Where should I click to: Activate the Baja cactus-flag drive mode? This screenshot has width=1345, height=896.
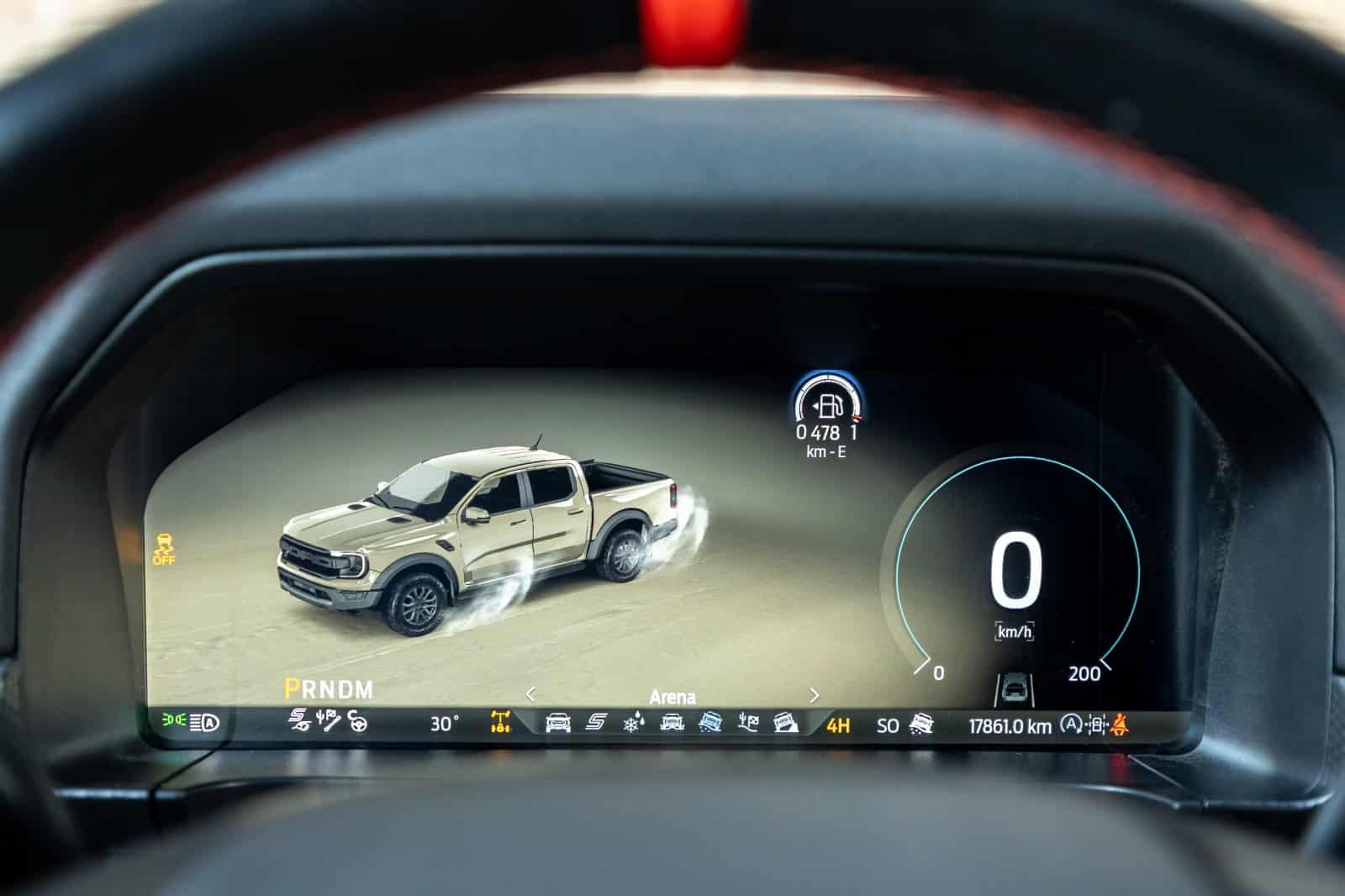tap(748, 723)
